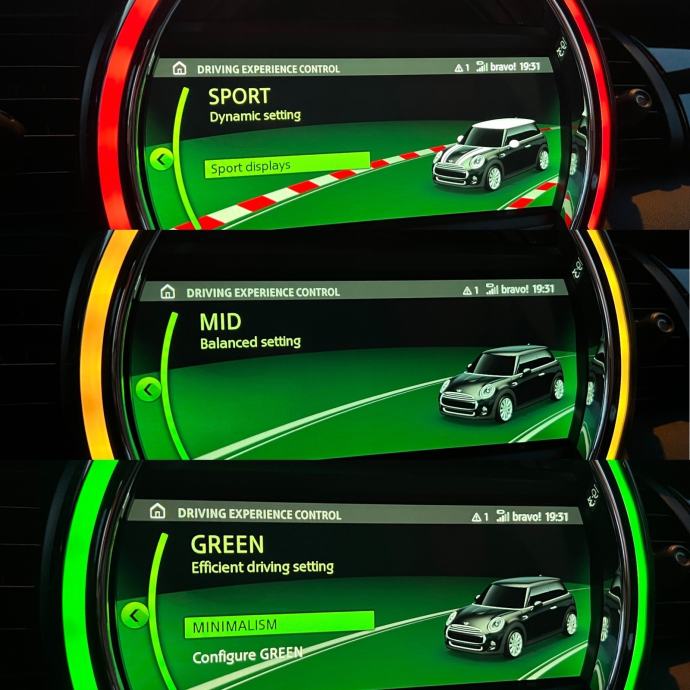Open home from the MID screen header
Image resolution: width=690 pixels, height=690 pixels.
[x=166, y=292]
